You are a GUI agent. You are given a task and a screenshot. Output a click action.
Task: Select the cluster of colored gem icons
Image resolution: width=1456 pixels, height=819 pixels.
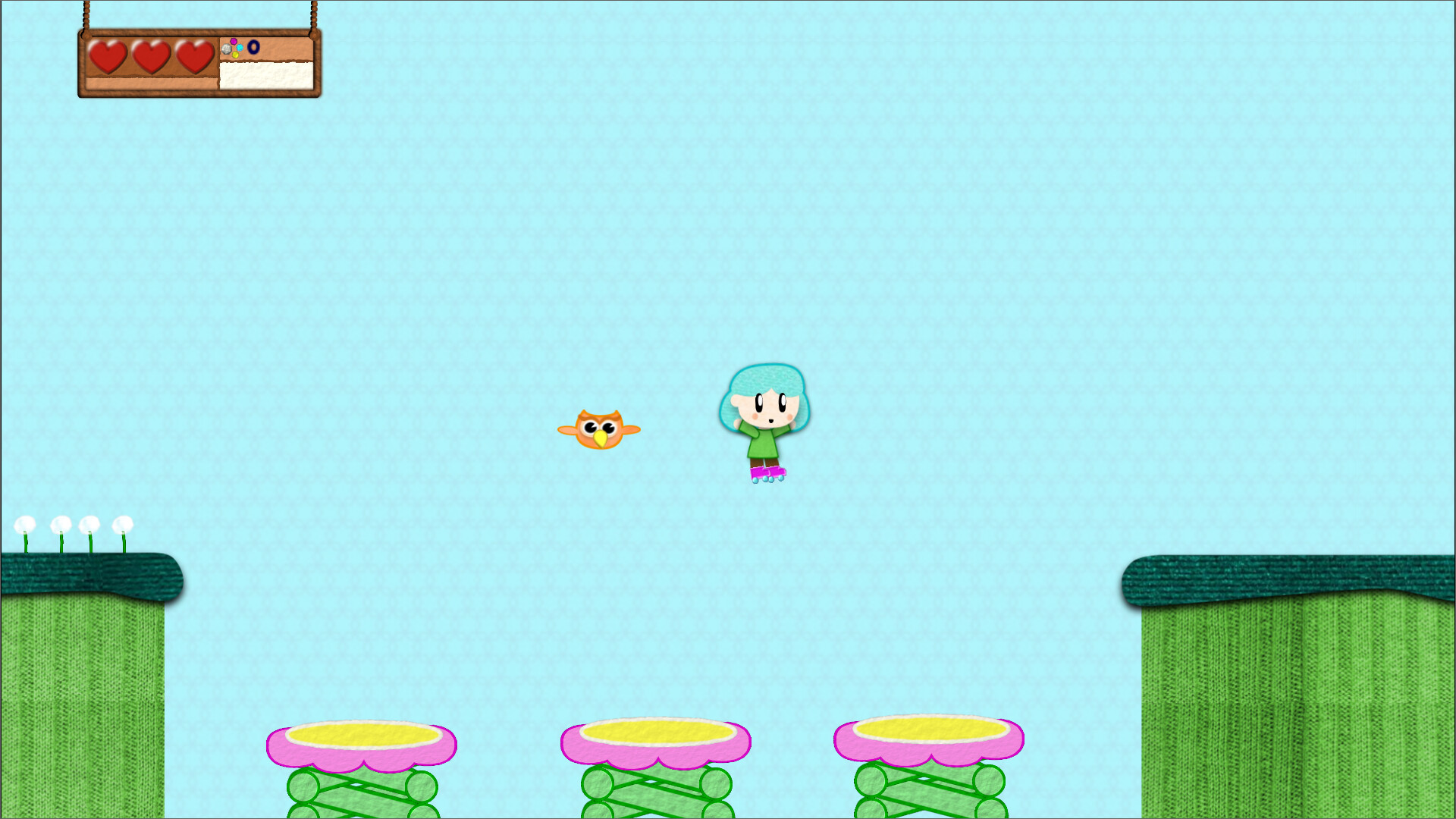[x=234, y=48]
